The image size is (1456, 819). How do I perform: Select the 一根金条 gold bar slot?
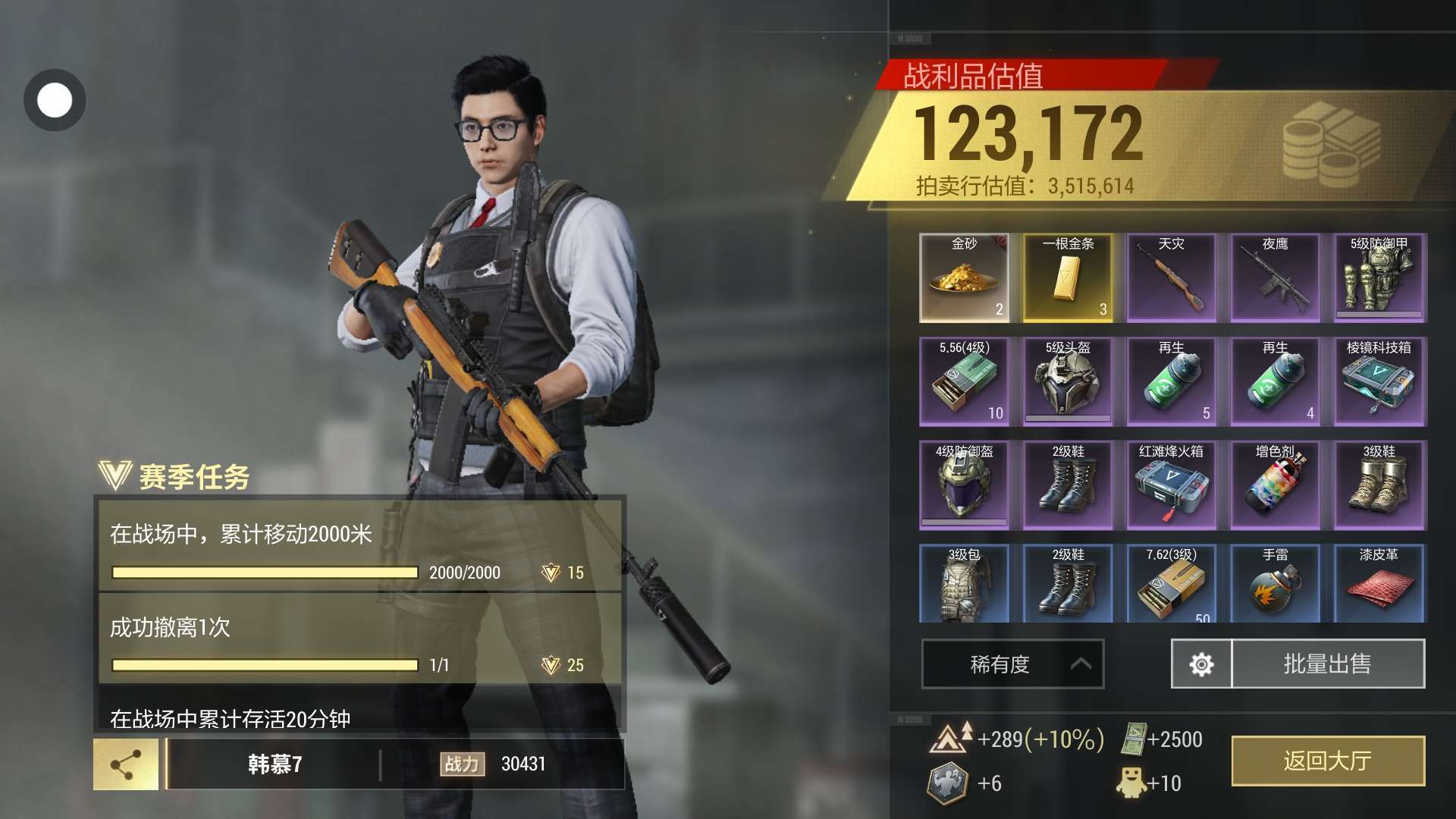click(1068, 278)
